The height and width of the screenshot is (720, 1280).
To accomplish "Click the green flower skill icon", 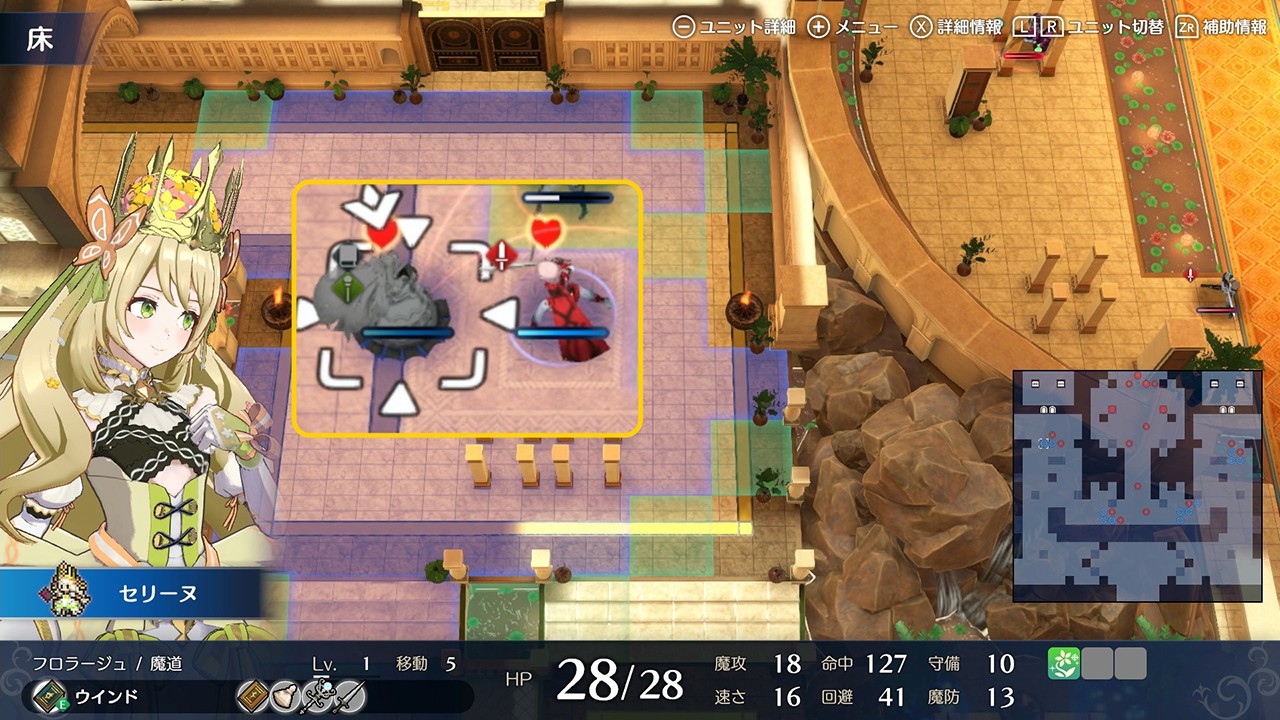I will 1063,664.
